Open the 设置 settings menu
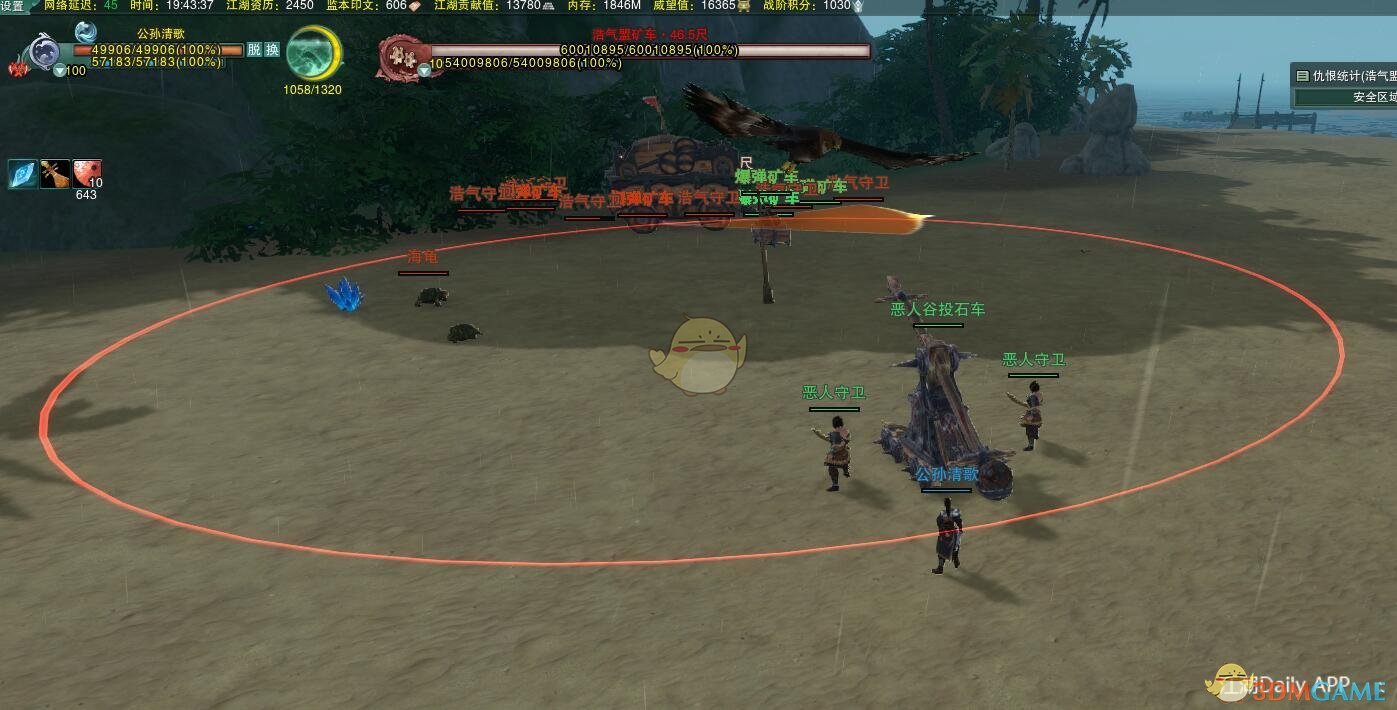Viewport: 1397px width, 710px height. tap(12, 6)
